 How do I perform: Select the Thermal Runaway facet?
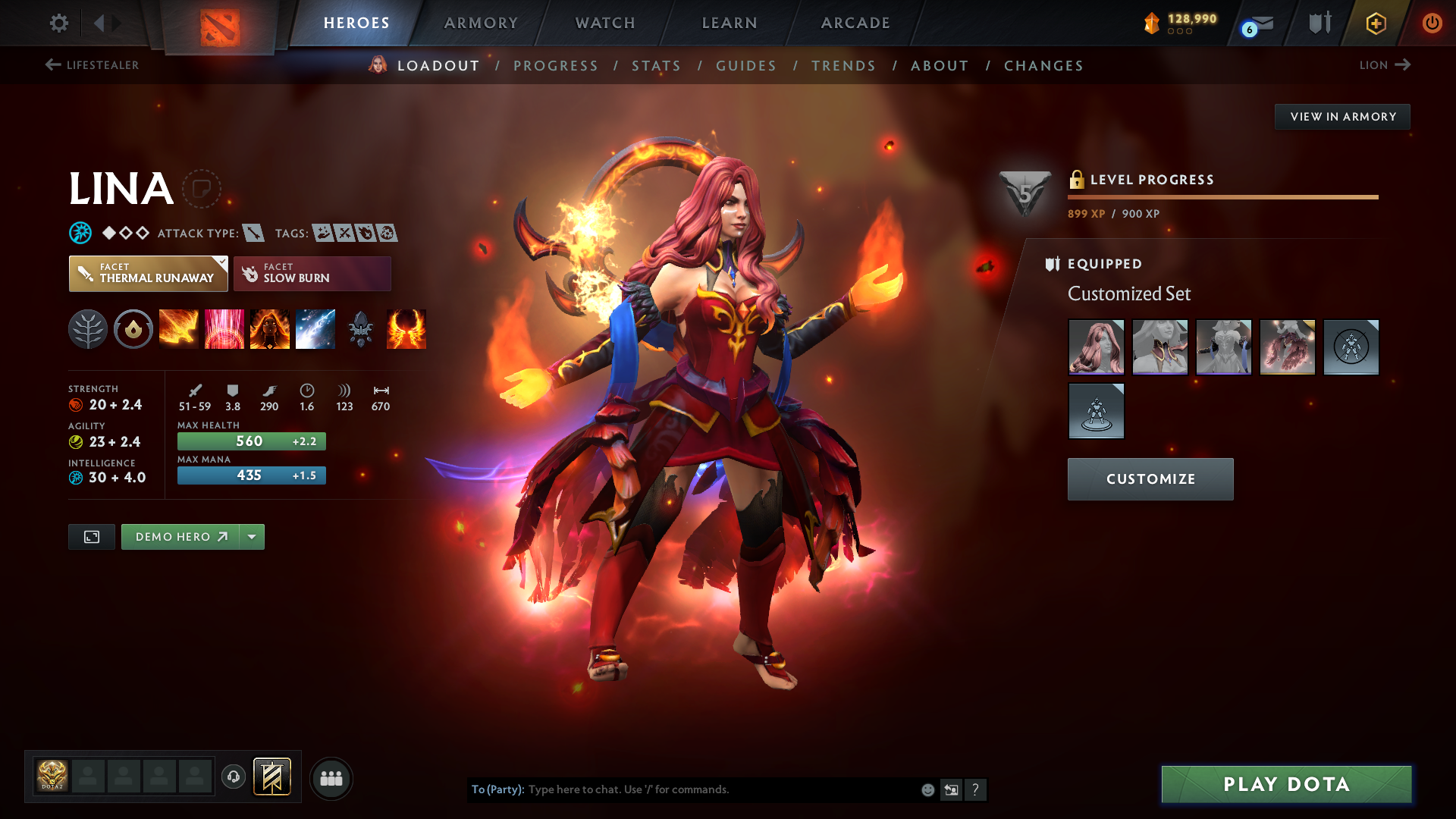[x=148, y=273]
